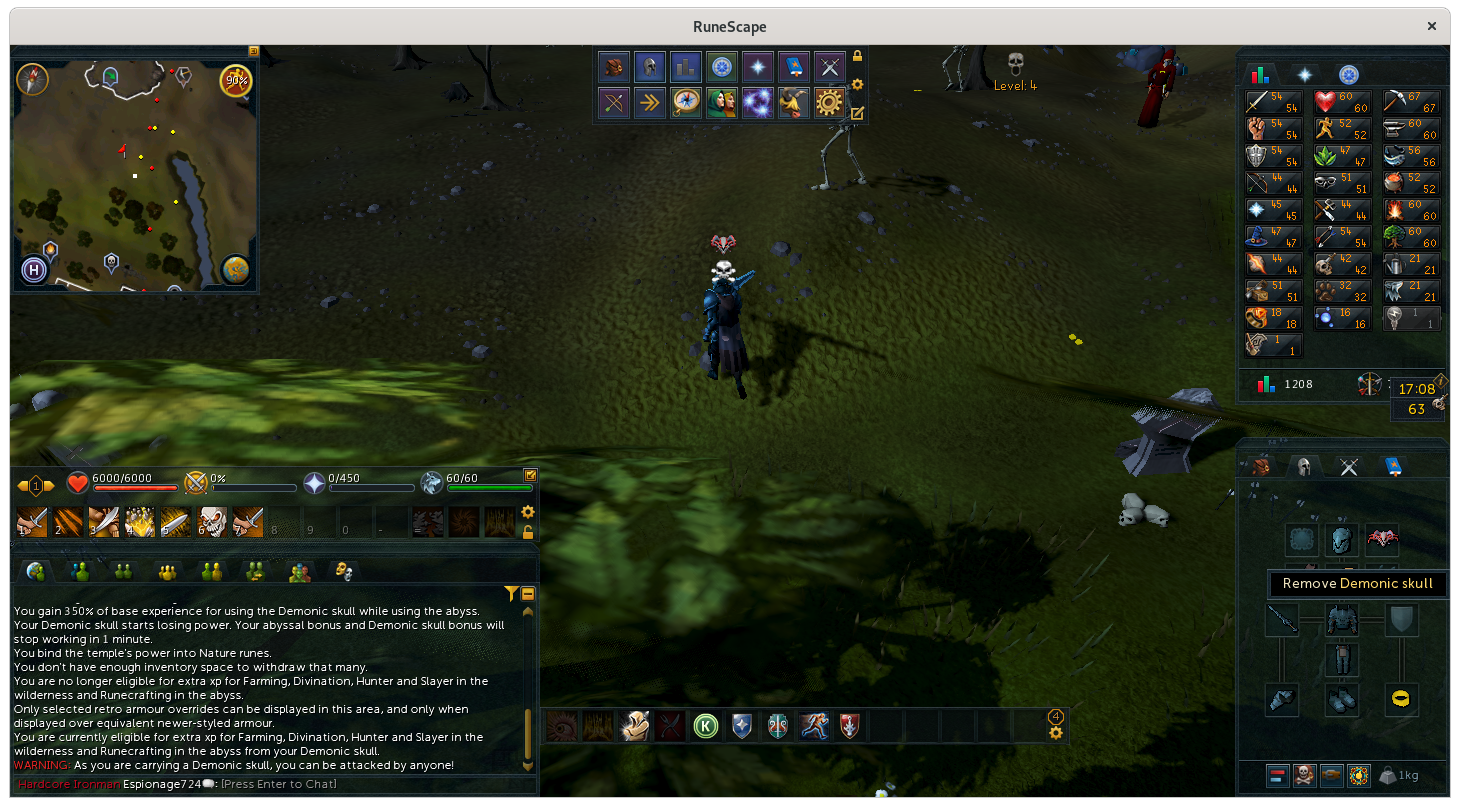Open the settings gear menu
This screenshot has height=807, width=1460.
pos(829,102)
